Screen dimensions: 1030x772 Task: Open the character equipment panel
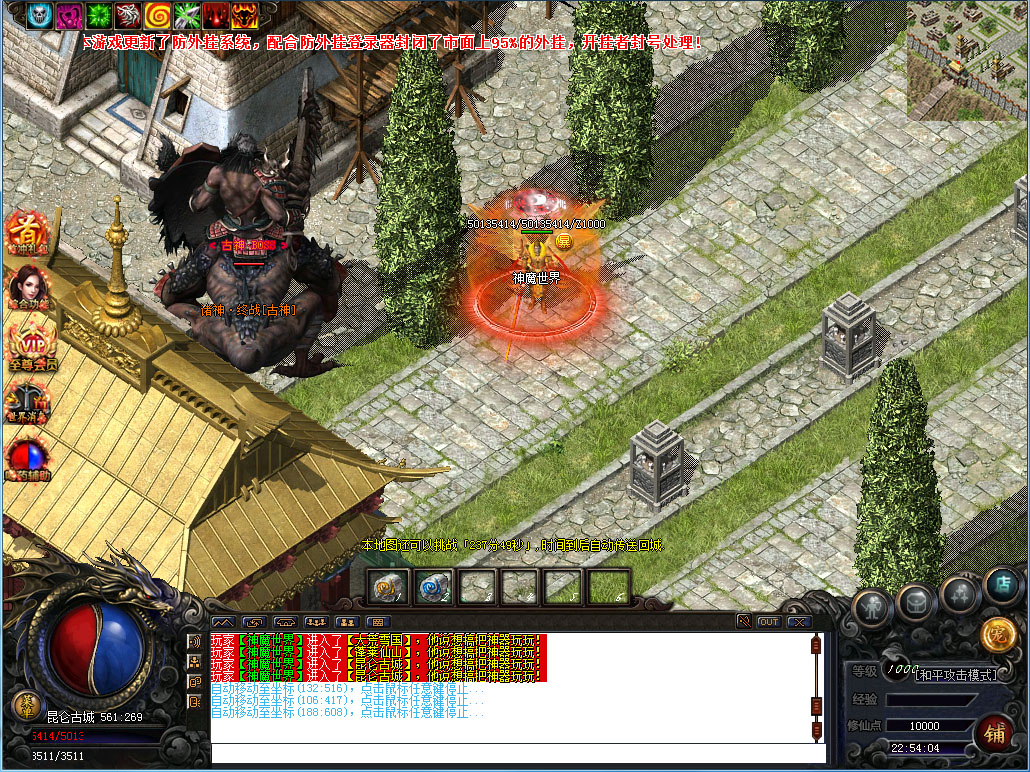[873, 608]
